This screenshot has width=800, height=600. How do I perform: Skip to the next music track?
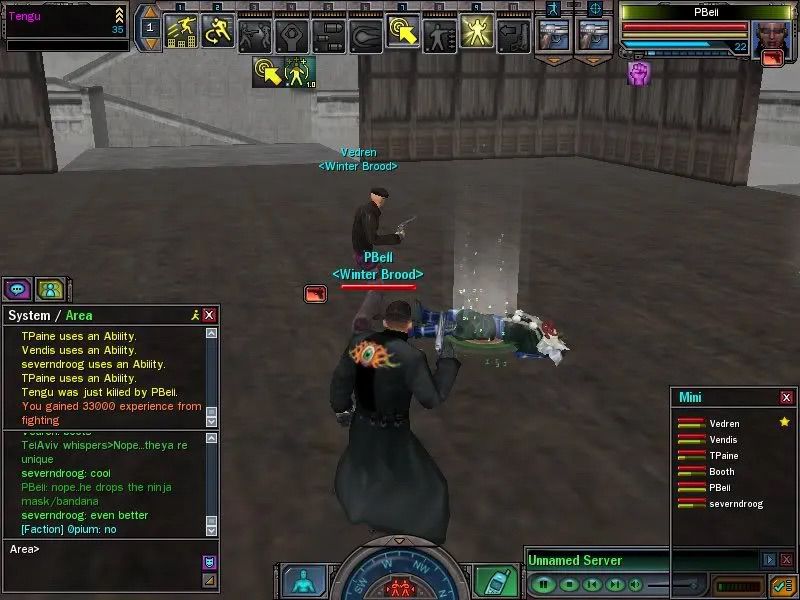tap(616, 584)
